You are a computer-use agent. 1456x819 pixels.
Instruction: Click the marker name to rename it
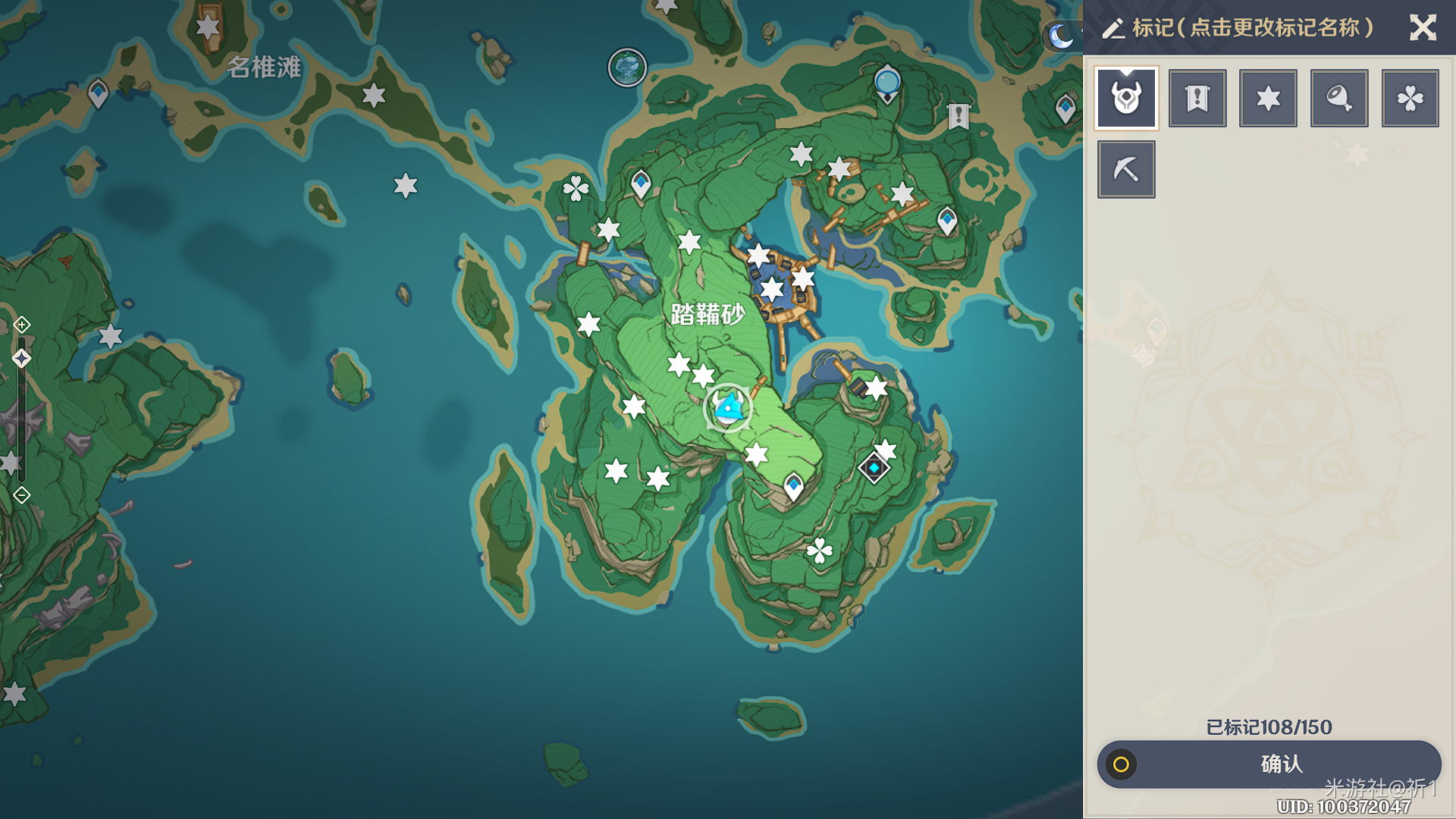(1251, 28)
